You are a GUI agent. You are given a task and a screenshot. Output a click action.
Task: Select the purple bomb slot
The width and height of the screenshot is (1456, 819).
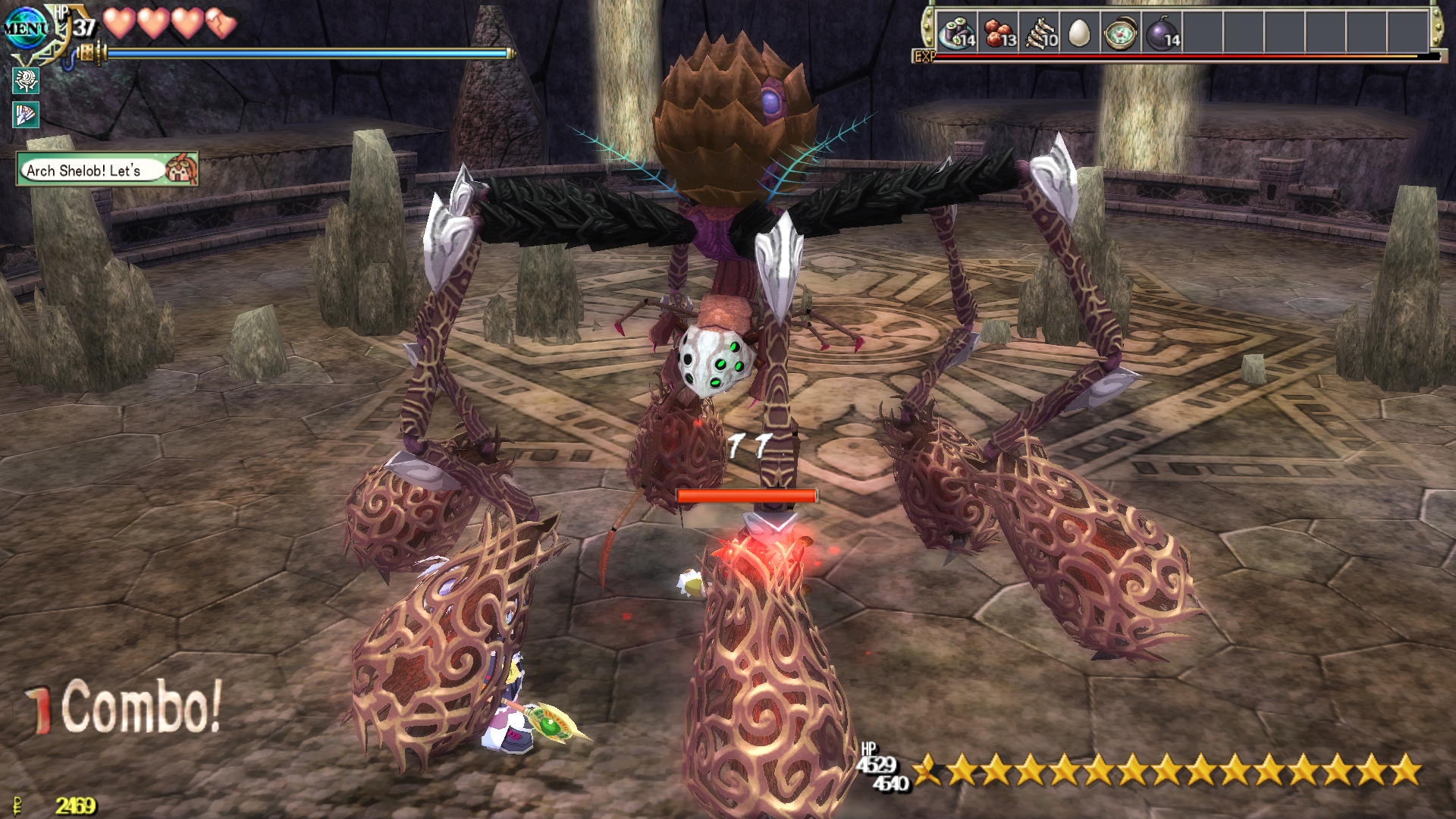point(1161,33)
